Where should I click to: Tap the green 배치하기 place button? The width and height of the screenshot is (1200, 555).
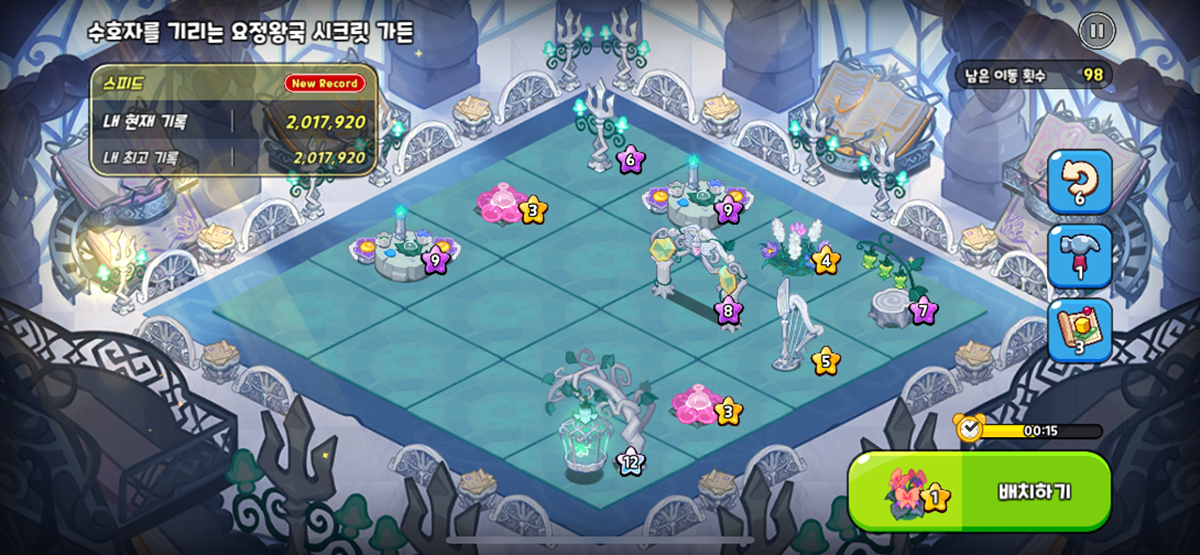coord(980,492)
